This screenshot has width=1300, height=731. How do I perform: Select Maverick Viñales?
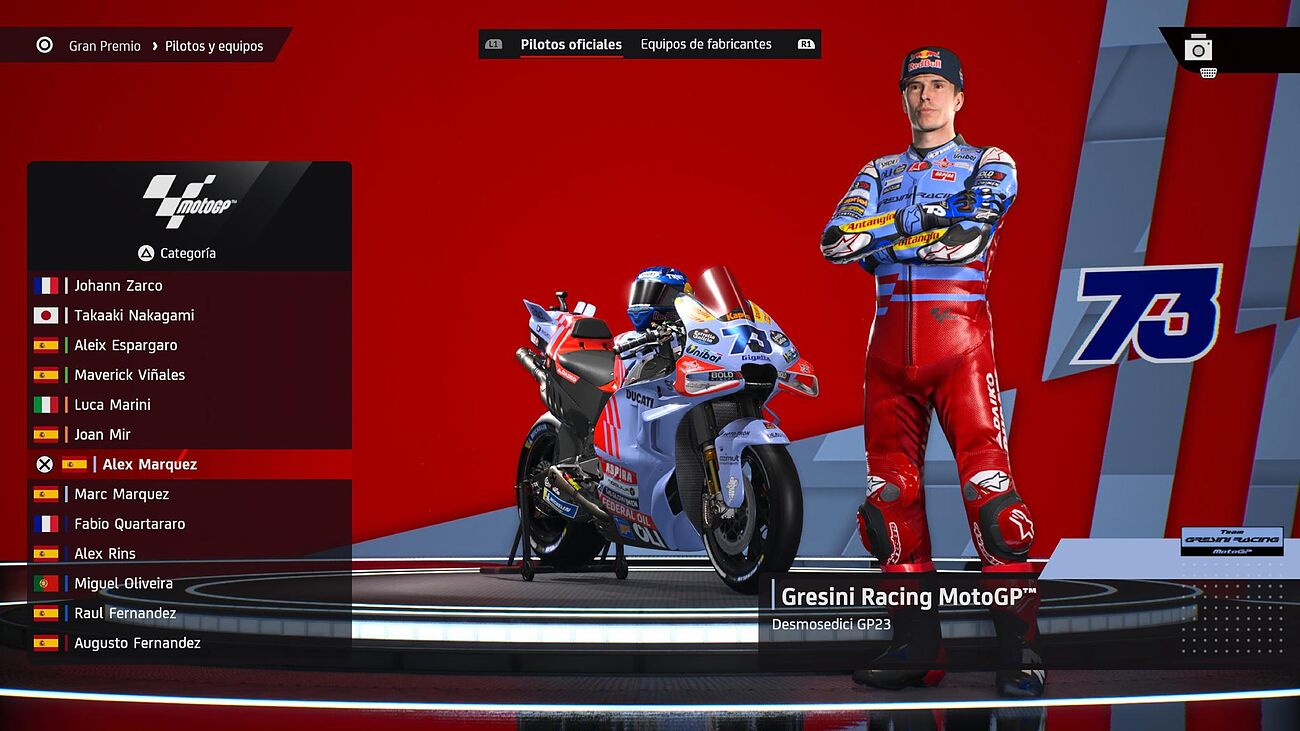[x=129, y=375]
